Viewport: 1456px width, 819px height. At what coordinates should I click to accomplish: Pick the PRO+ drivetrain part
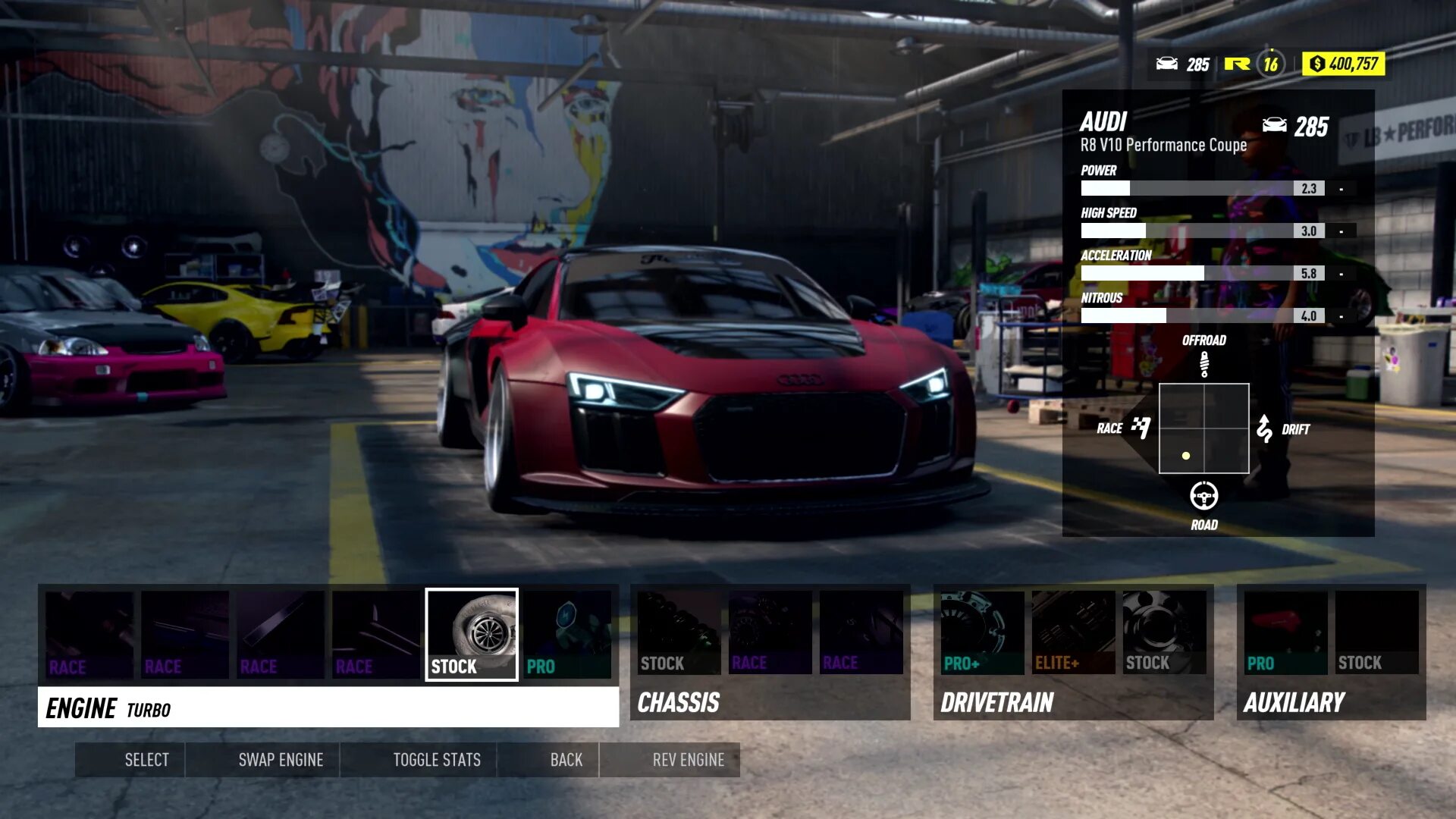click(982, 632)
